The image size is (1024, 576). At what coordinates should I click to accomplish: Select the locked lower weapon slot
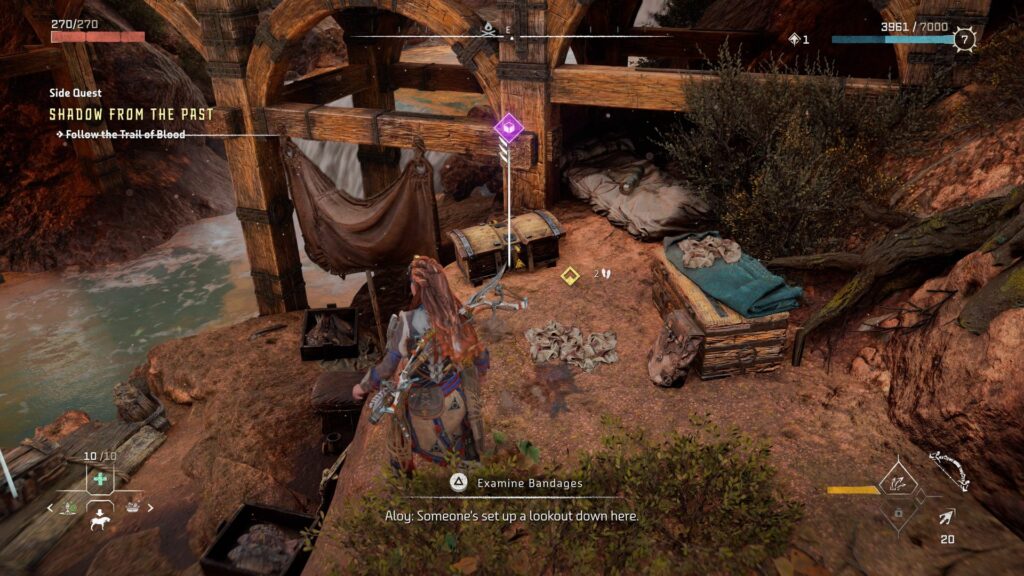[899, 513]
